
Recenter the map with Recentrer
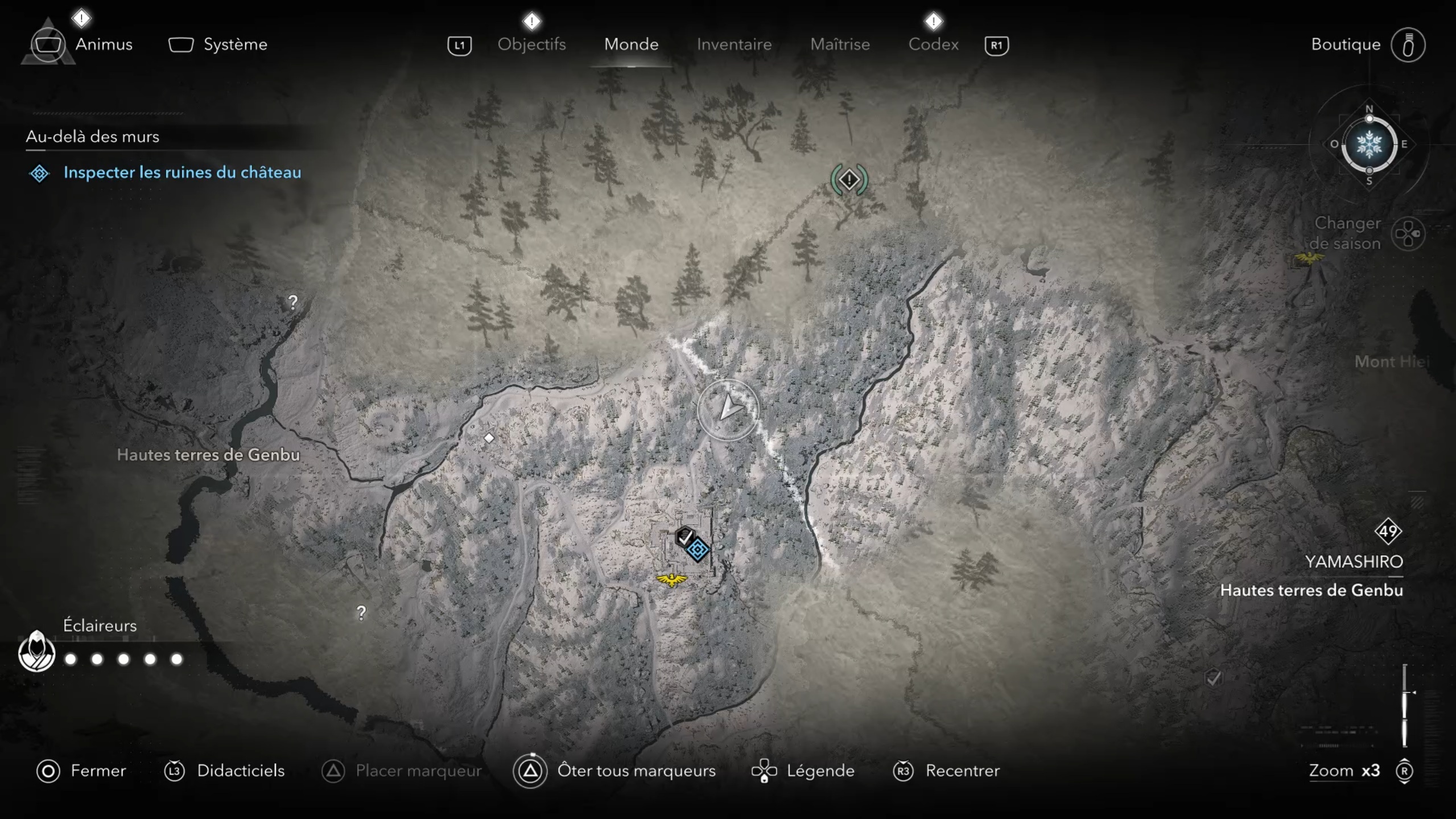click(962, 771)
